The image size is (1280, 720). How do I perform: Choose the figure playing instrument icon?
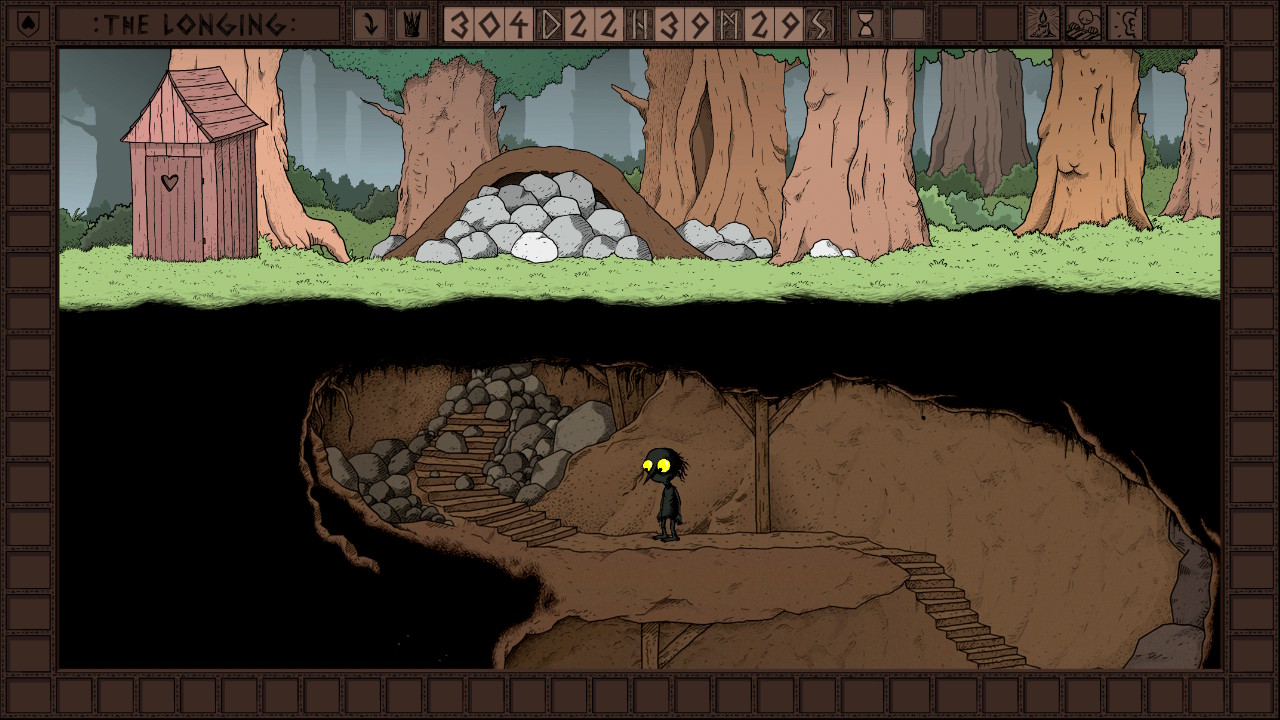point(1083,23)
